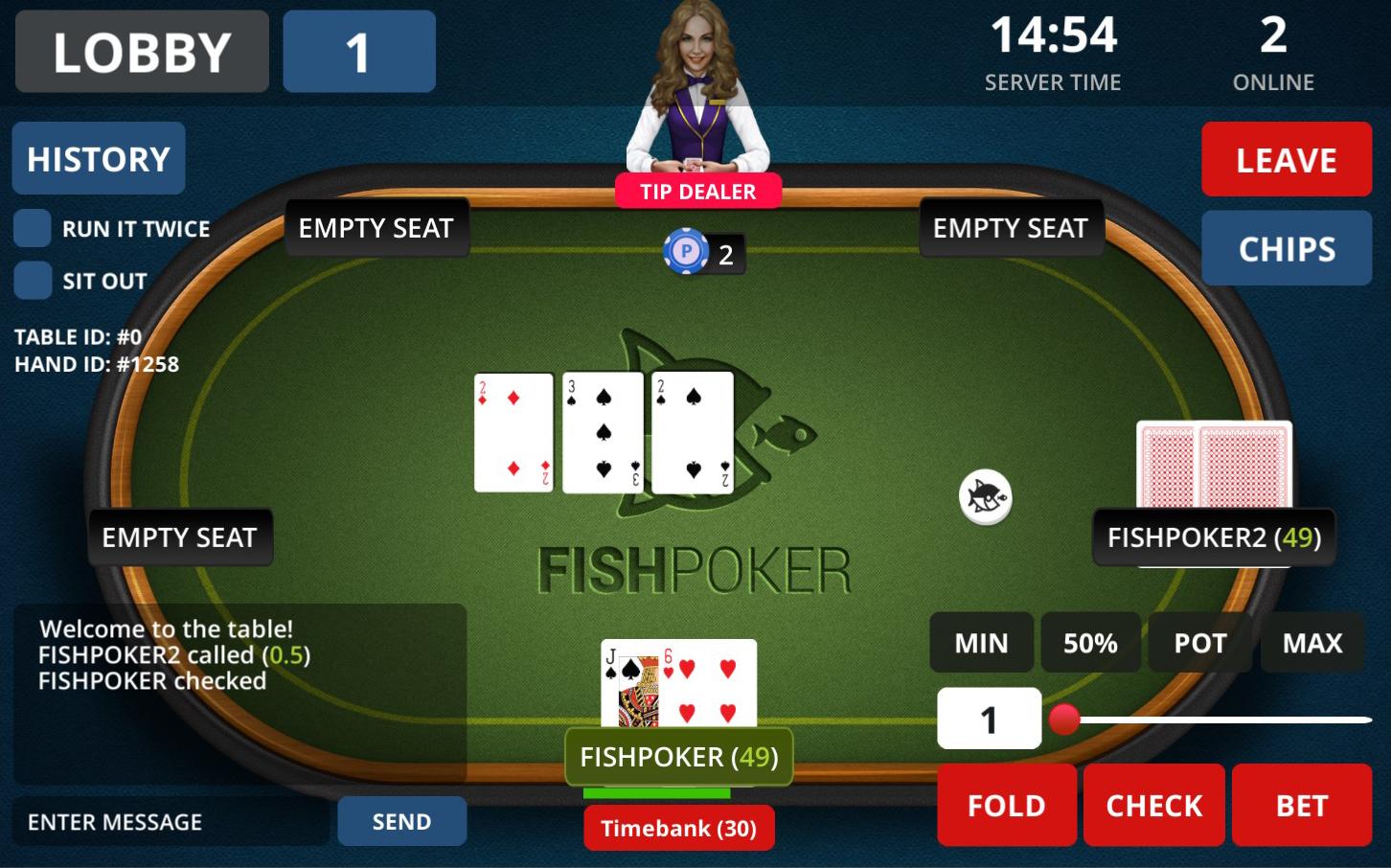This screenshot has width=1391, height=868.
Task: Leave the table
Action: pyautogui.click(x=1287, y=159)
